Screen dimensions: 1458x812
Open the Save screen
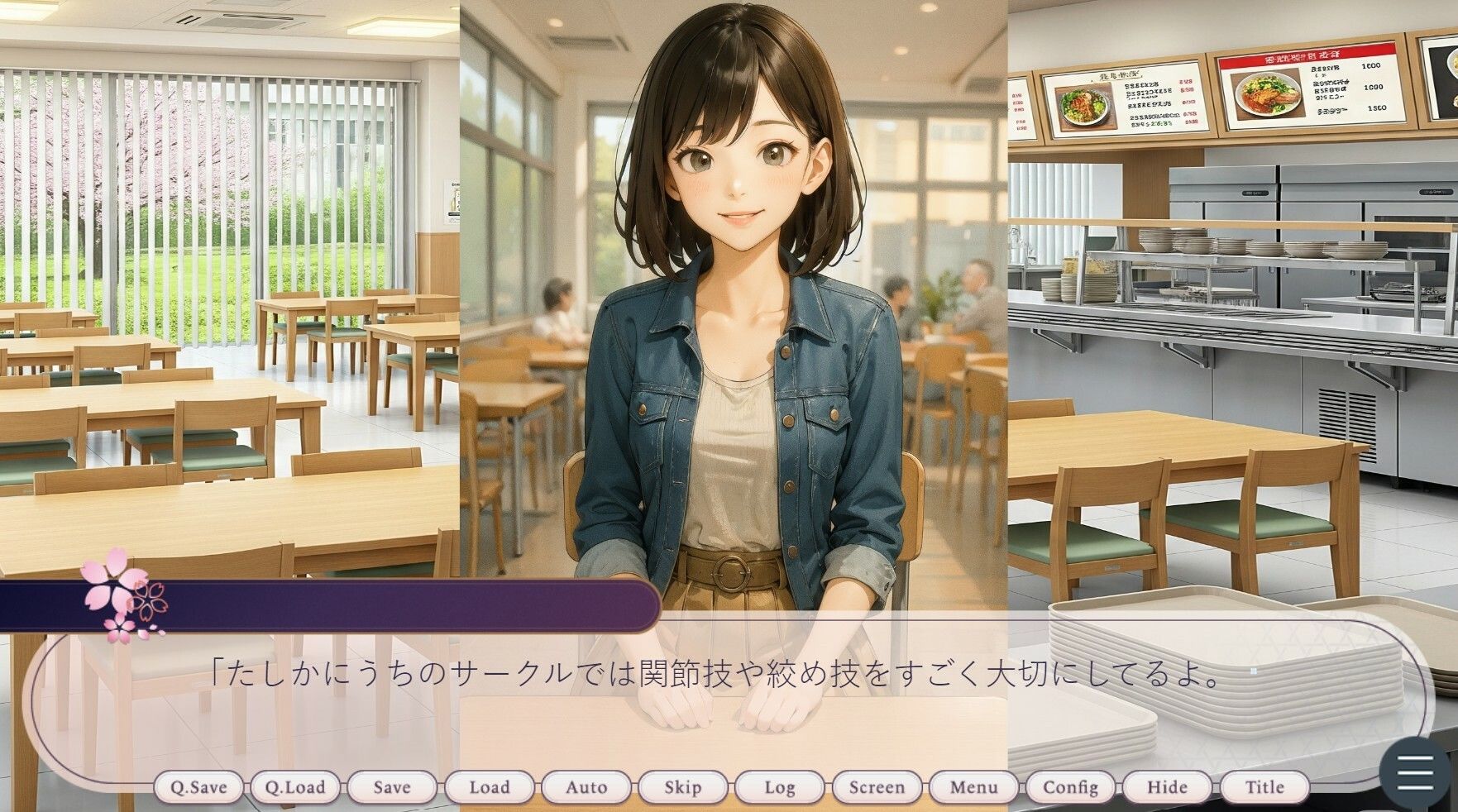tap(392, 787)
